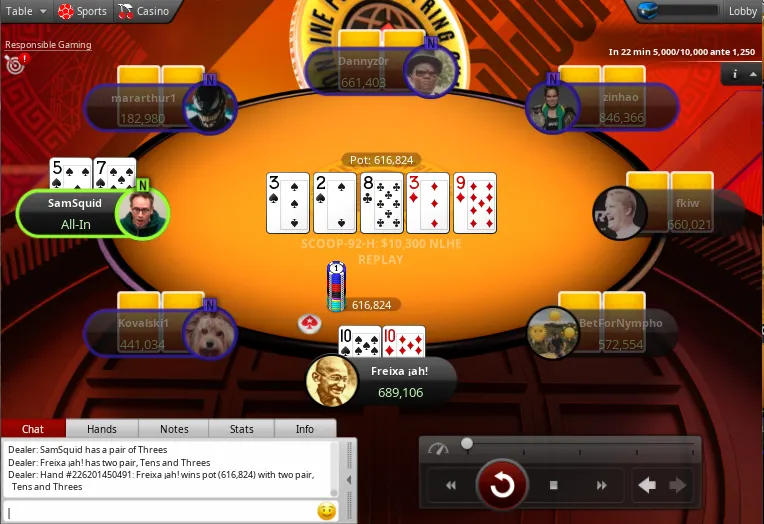Click SamSquid's player seat
764x524 pixels.
(x=92, y=214)
